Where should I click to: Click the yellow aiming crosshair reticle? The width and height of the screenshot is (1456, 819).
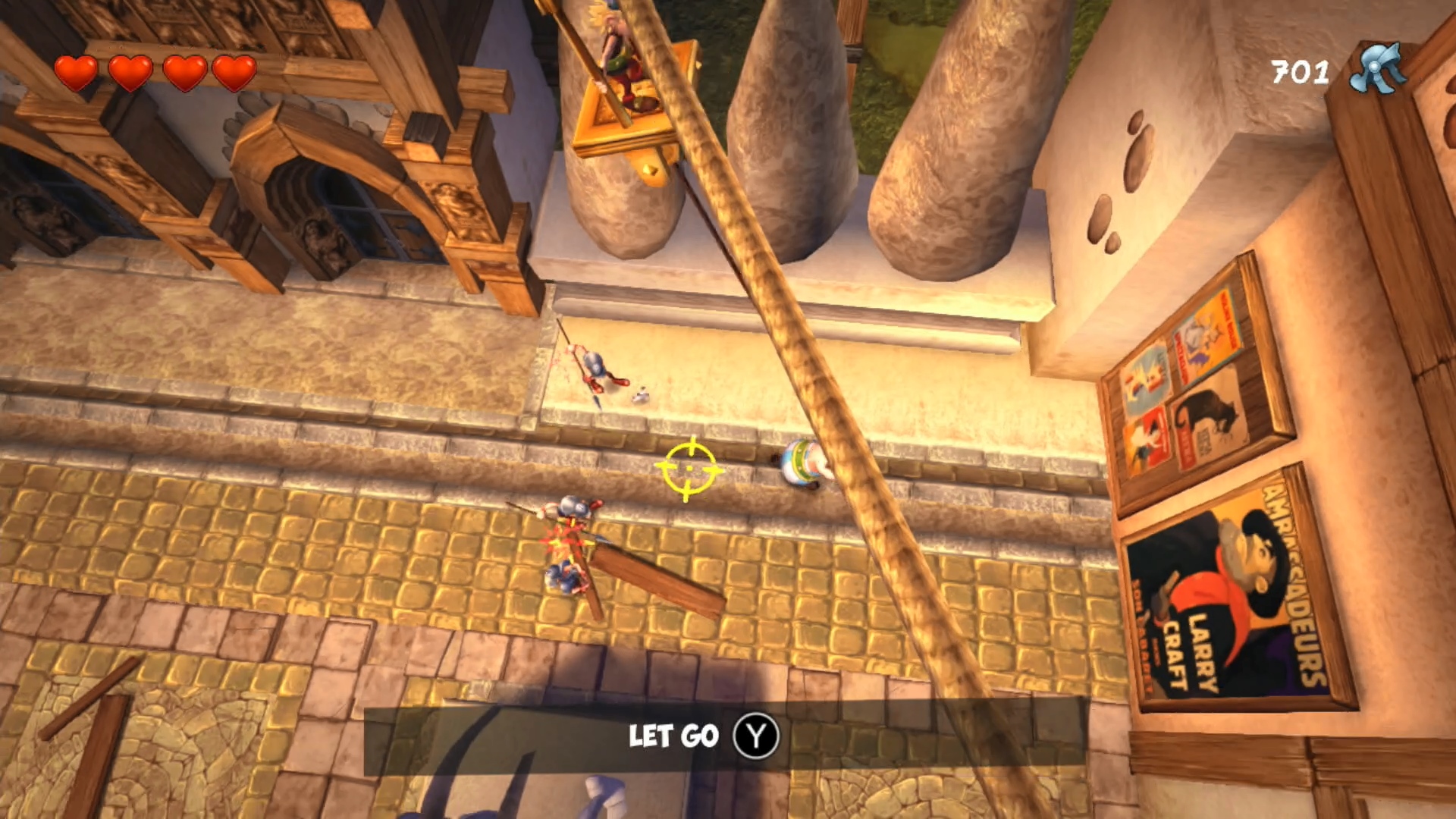(689, 469)
